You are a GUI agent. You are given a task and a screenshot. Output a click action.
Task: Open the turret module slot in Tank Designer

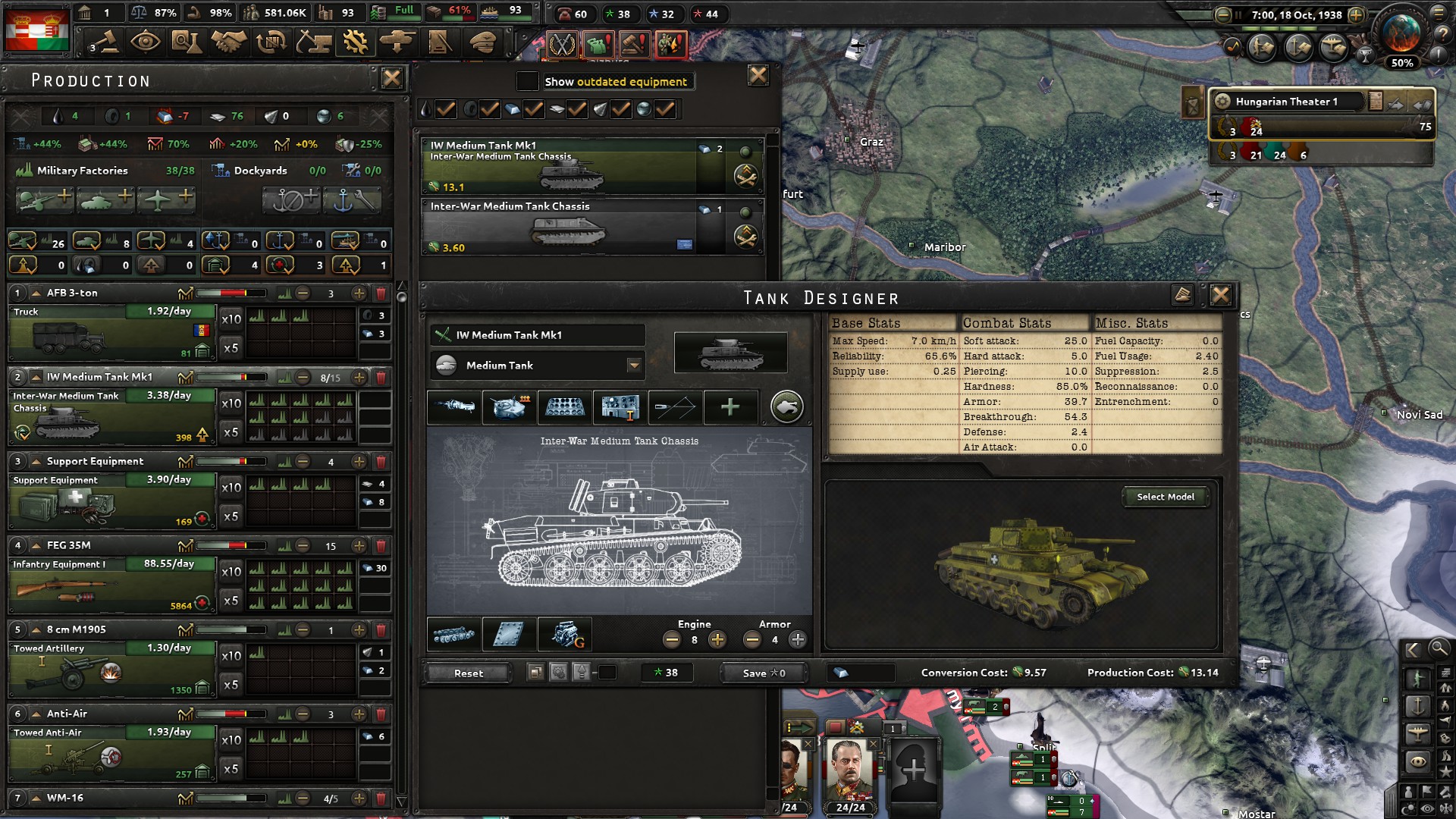(509, 407)
